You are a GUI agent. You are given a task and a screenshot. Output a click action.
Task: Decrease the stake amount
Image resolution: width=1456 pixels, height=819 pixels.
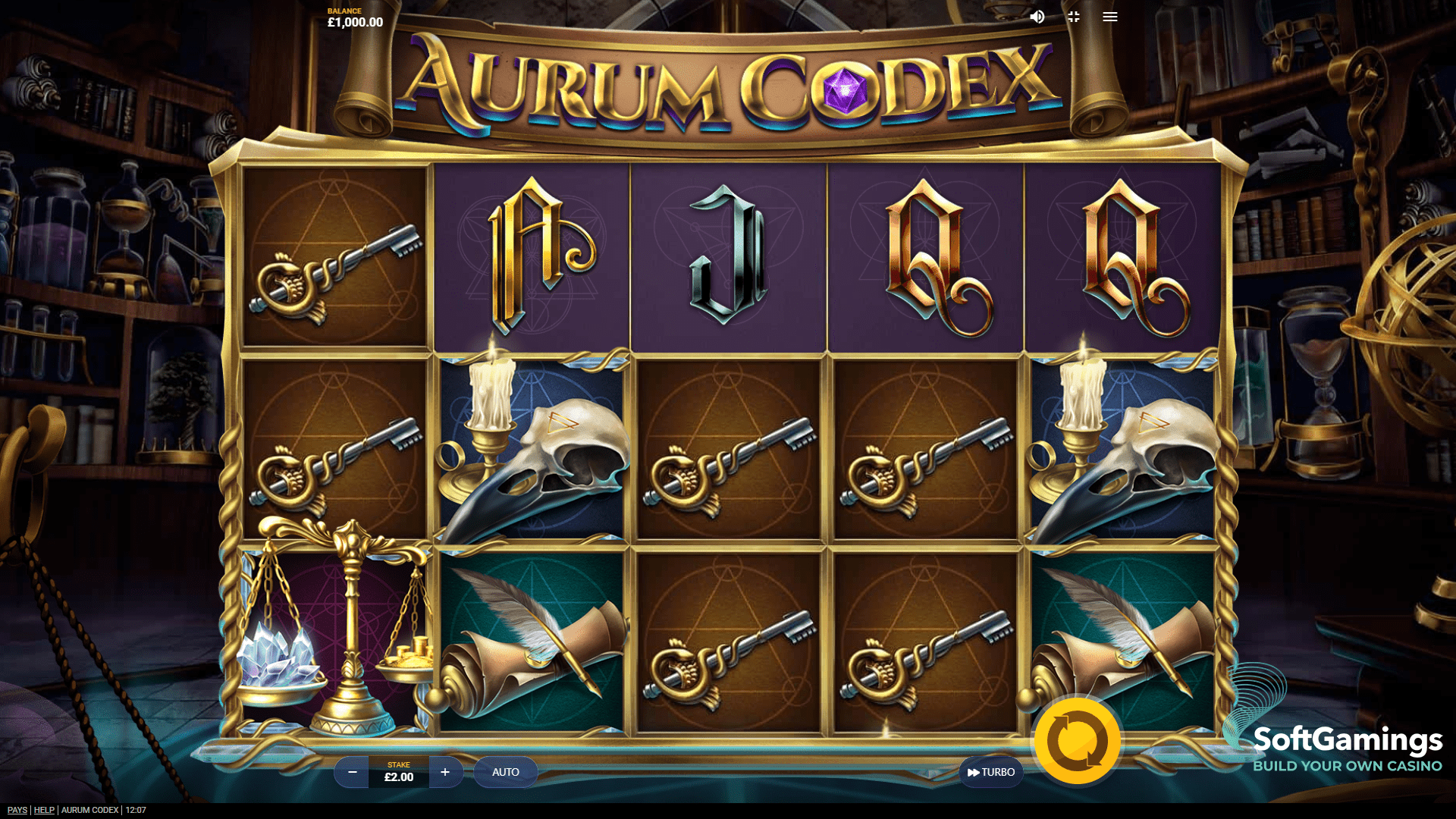point(352,772)
